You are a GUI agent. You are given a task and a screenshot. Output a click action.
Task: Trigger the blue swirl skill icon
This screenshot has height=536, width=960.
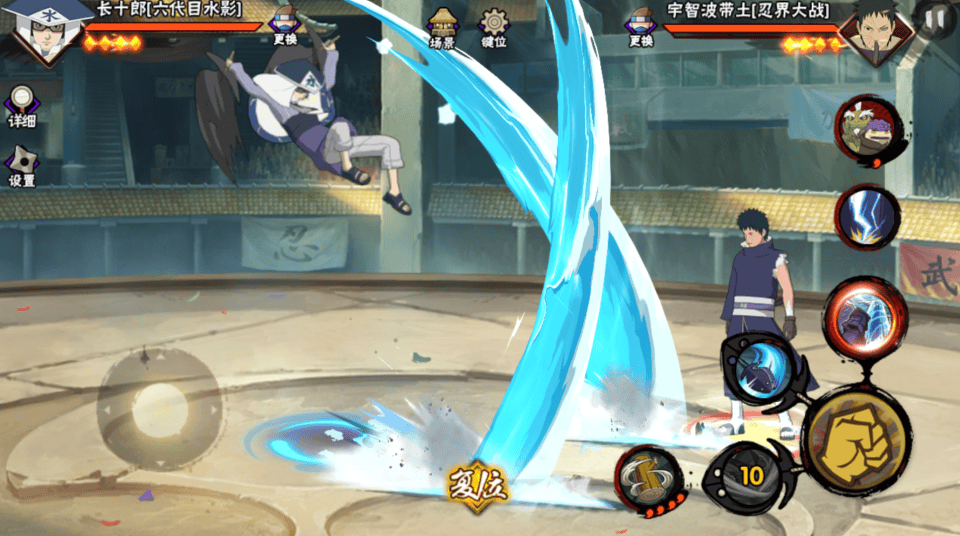click(762, 369)
